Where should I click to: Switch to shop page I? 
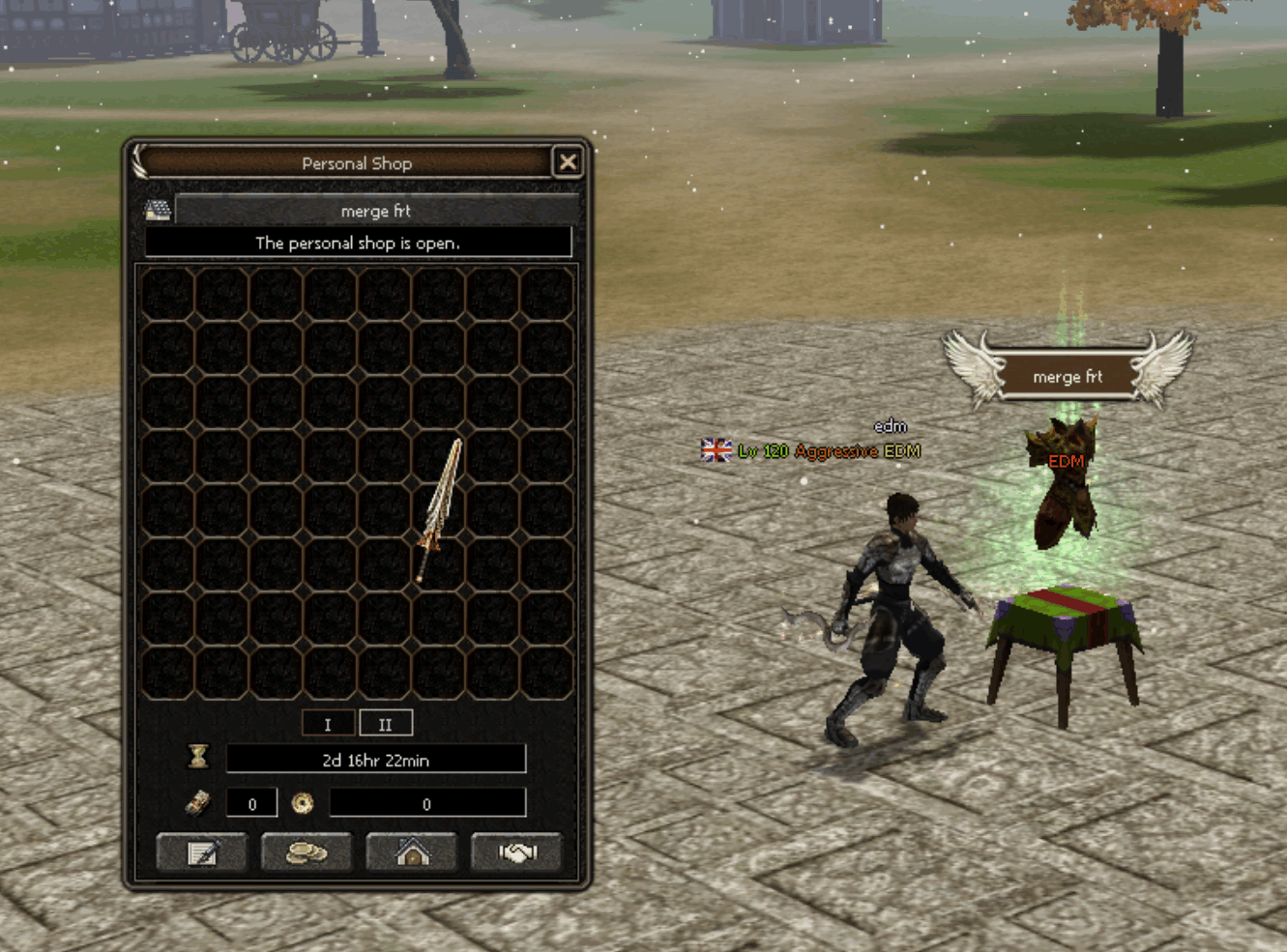[328, 724]
